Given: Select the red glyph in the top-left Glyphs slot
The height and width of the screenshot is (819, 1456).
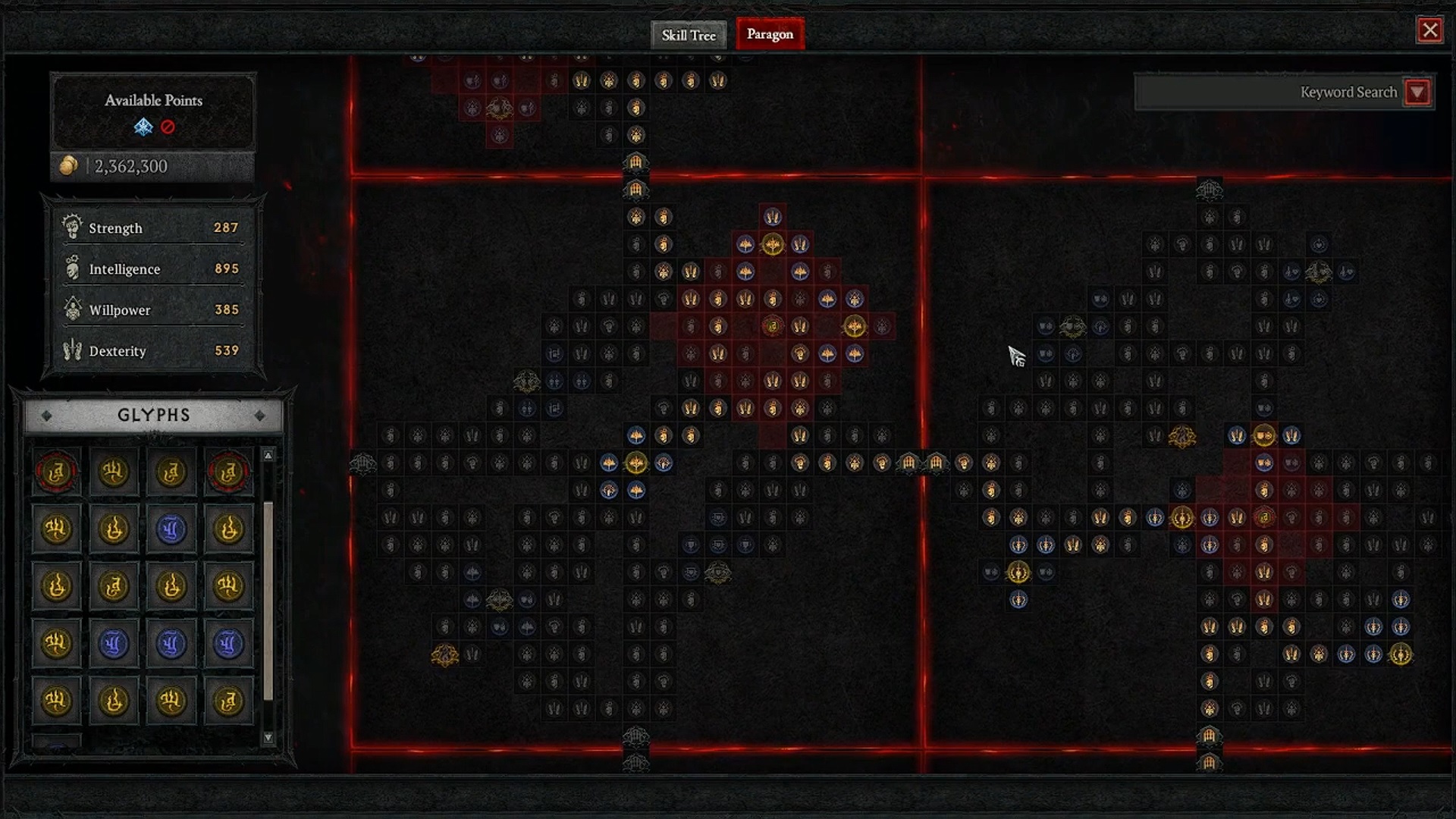Looking at the screenshot, I should (56, 471).
